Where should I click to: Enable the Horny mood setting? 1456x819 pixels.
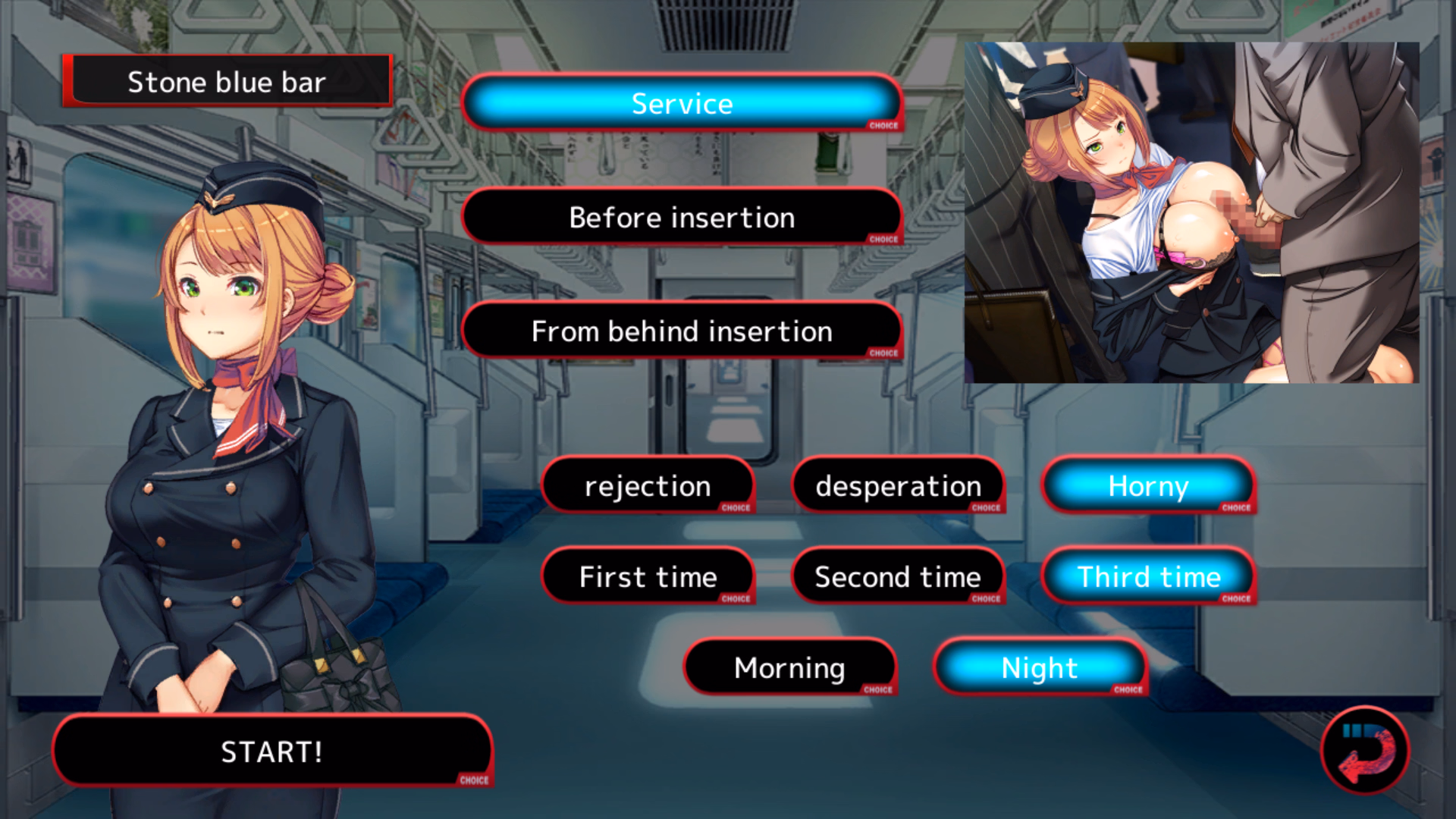(x=1147, y=486)
